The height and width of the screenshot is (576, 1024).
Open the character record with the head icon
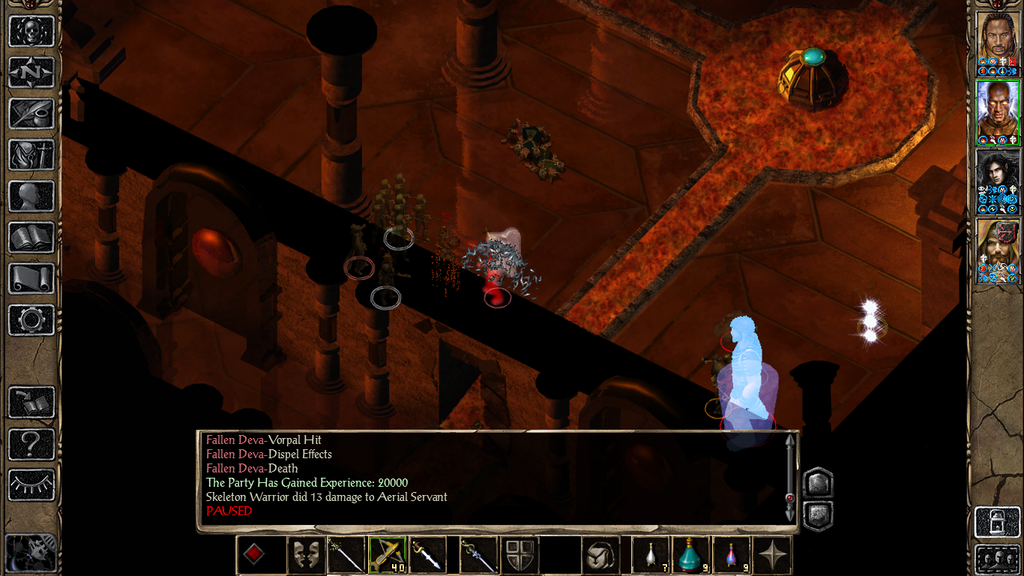coord(31,196)
